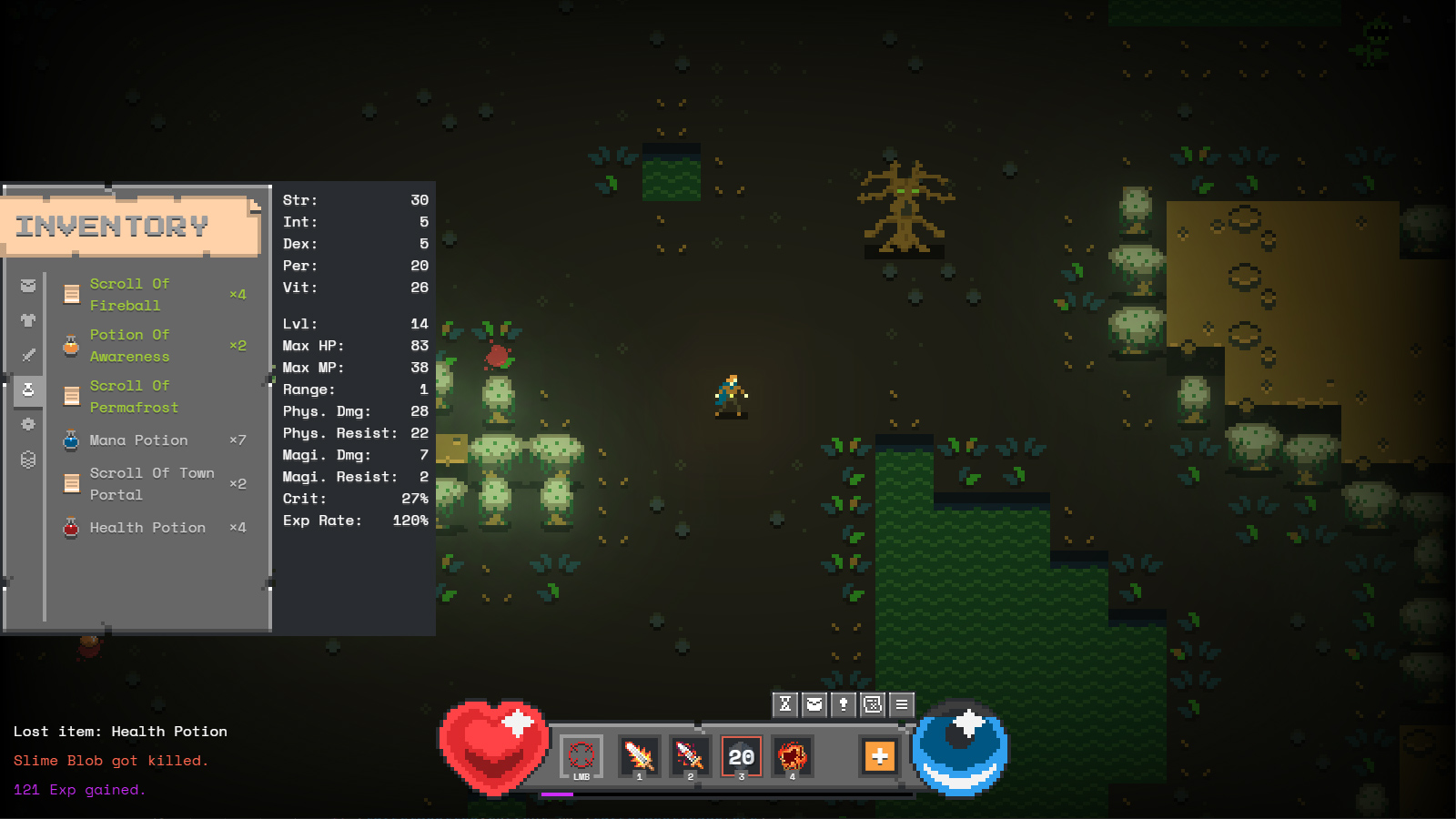Click the character icon above the hotbar

842,703
